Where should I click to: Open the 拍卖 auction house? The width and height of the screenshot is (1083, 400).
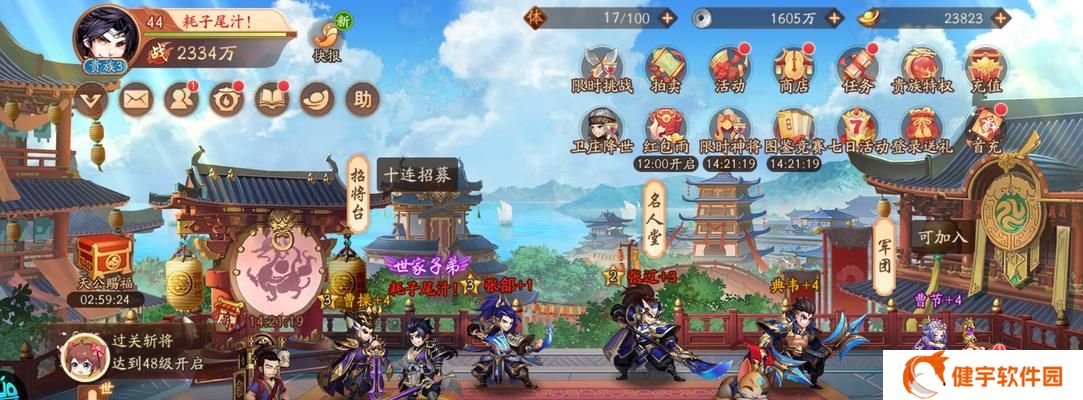pyautogui.click(x=665, y=70)
